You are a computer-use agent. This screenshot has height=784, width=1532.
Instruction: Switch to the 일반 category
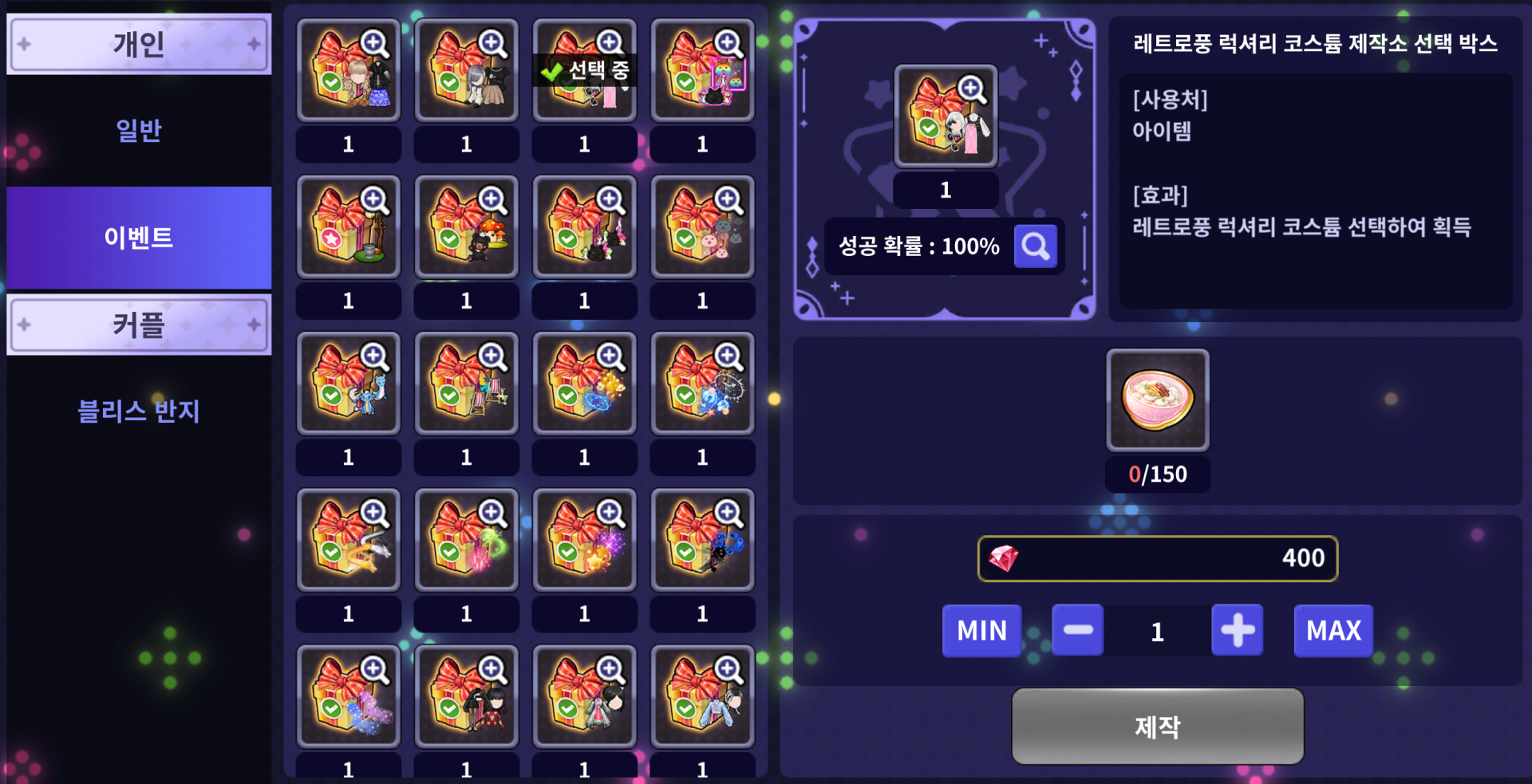tap(139, 130)
